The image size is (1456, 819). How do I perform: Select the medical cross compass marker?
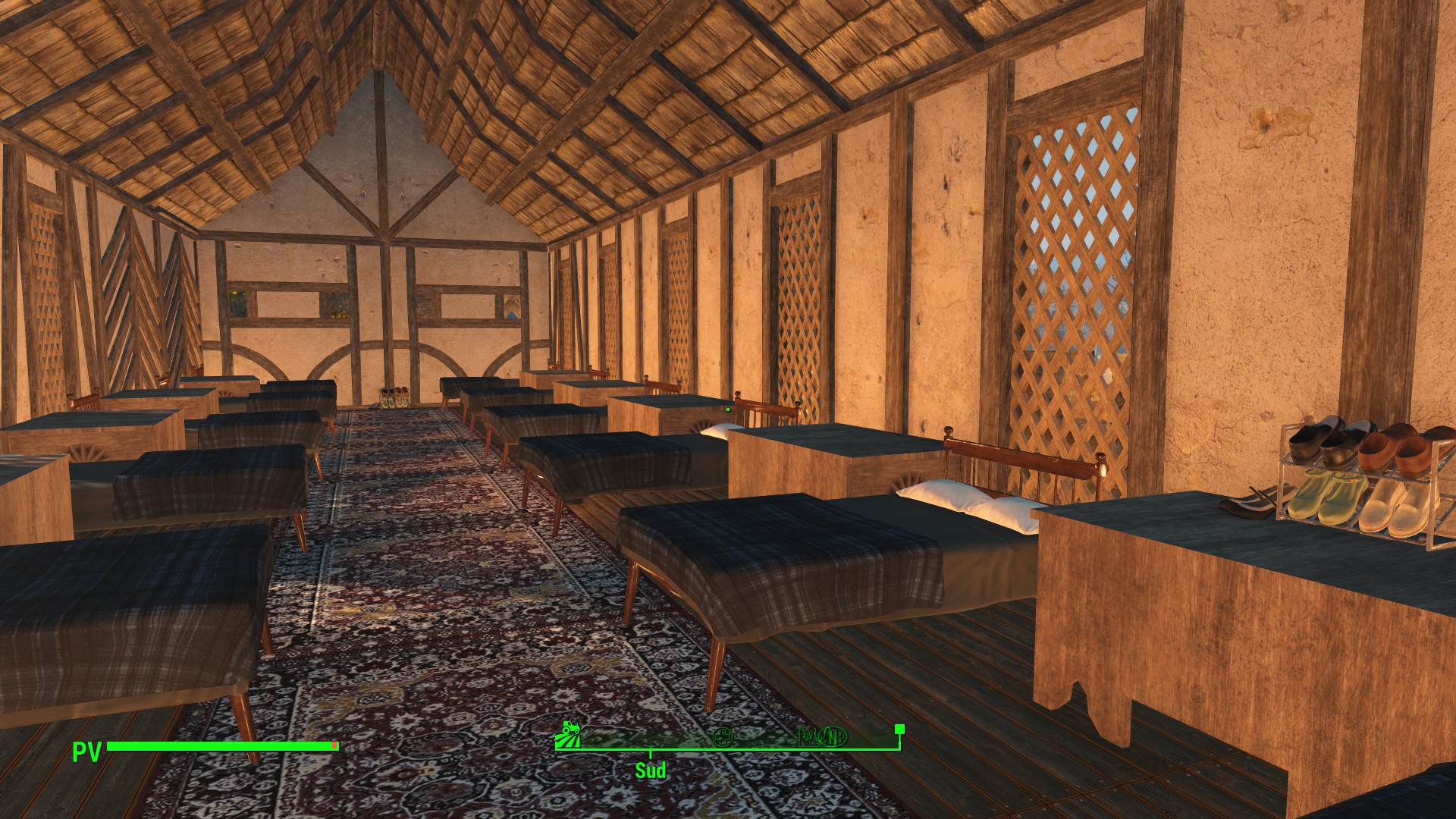pyautogui.click(x=723, y=736)
